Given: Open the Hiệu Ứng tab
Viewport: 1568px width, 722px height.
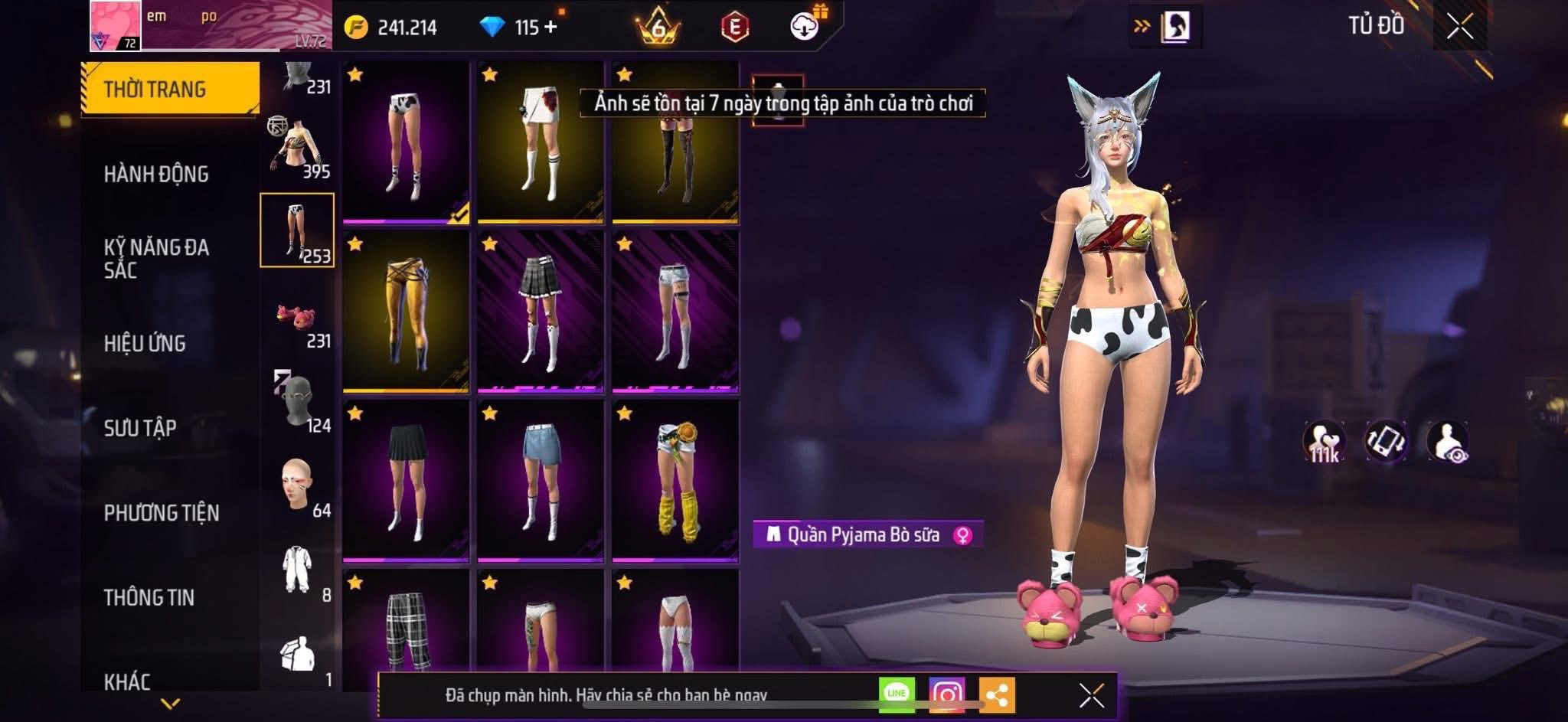Looking at the screenshot, I should [145, 343].
